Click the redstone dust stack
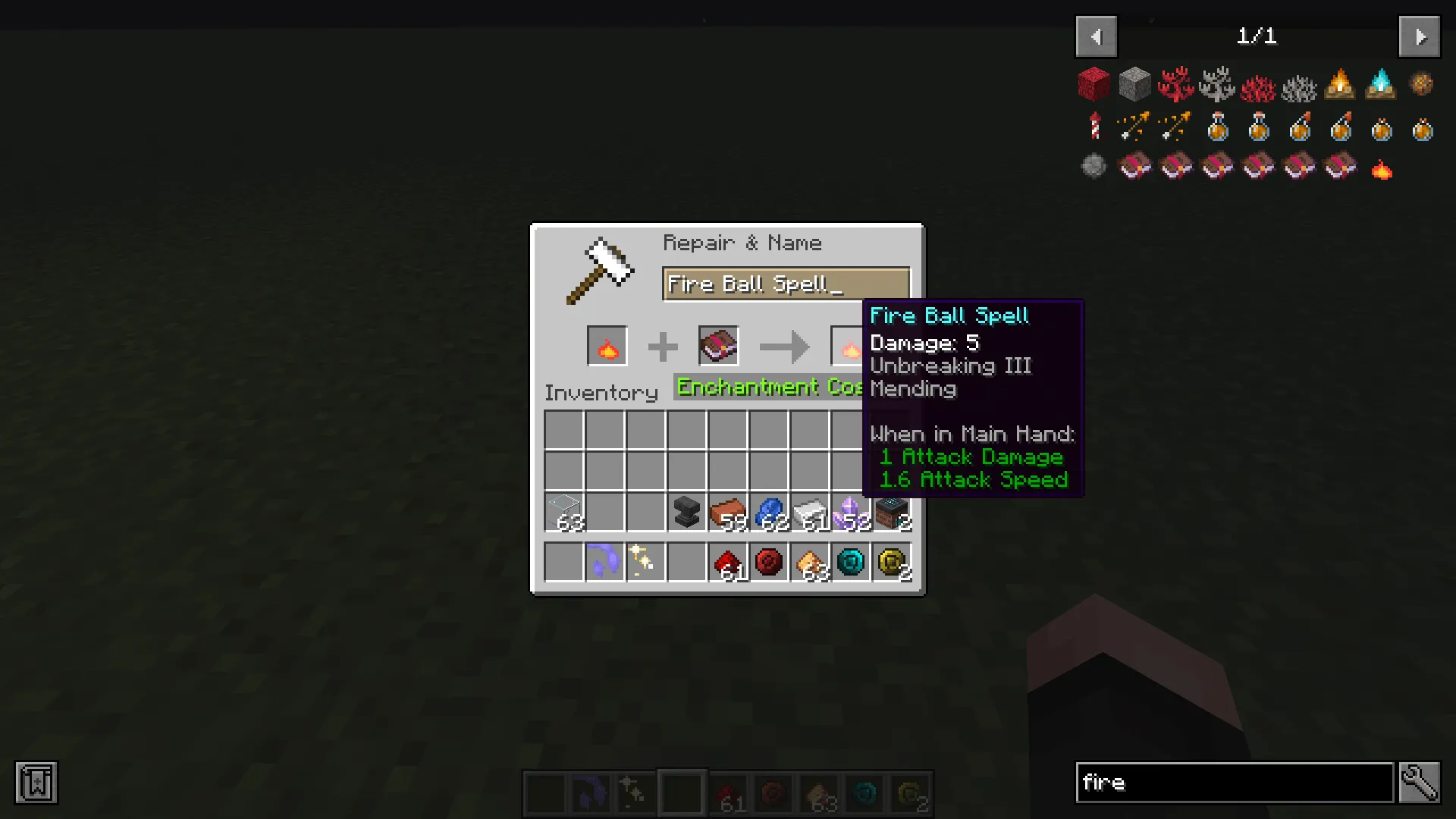 click(729, 561)
